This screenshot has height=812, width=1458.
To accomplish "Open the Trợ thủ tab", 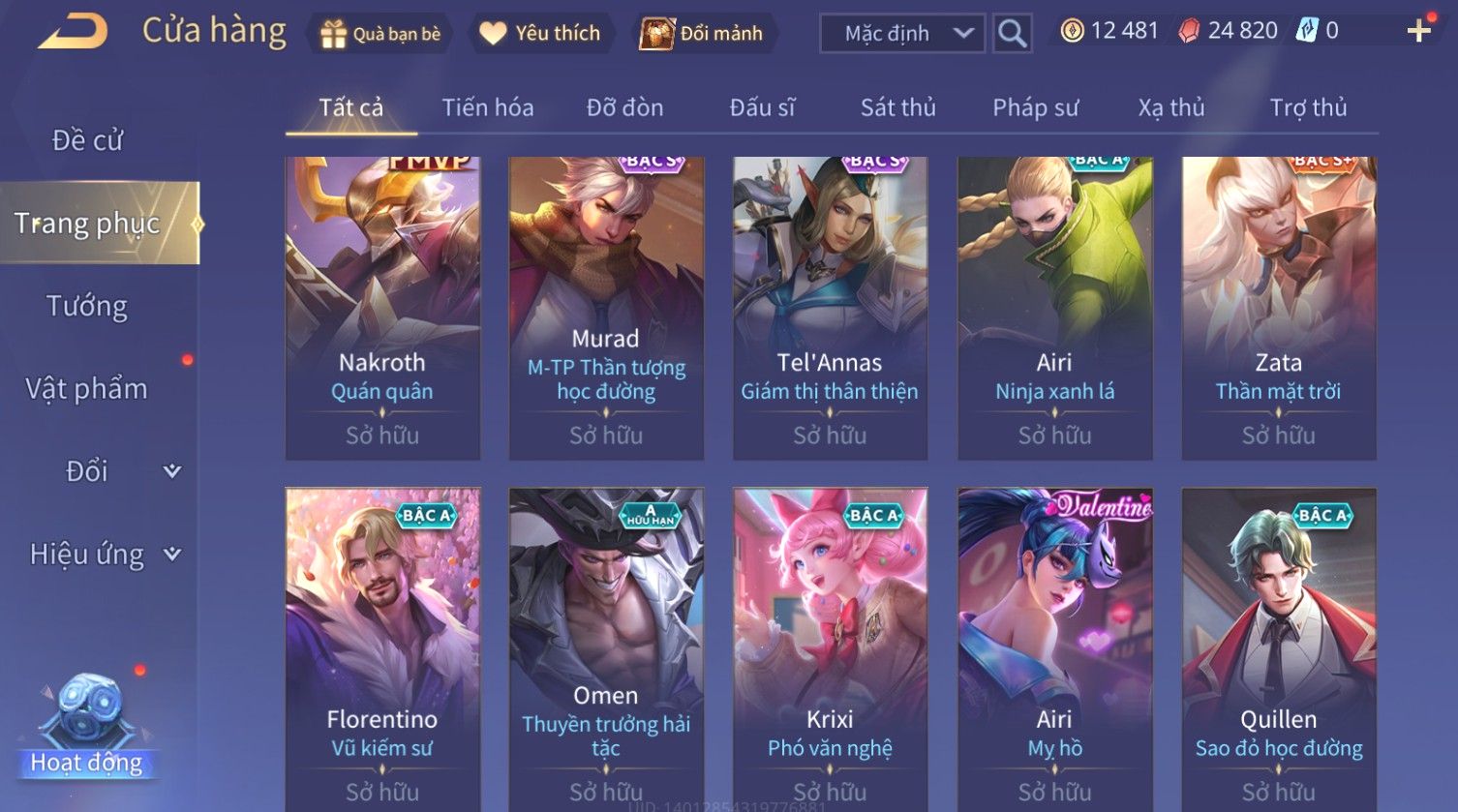I will pyautogui.click(x=1308, y=107).
